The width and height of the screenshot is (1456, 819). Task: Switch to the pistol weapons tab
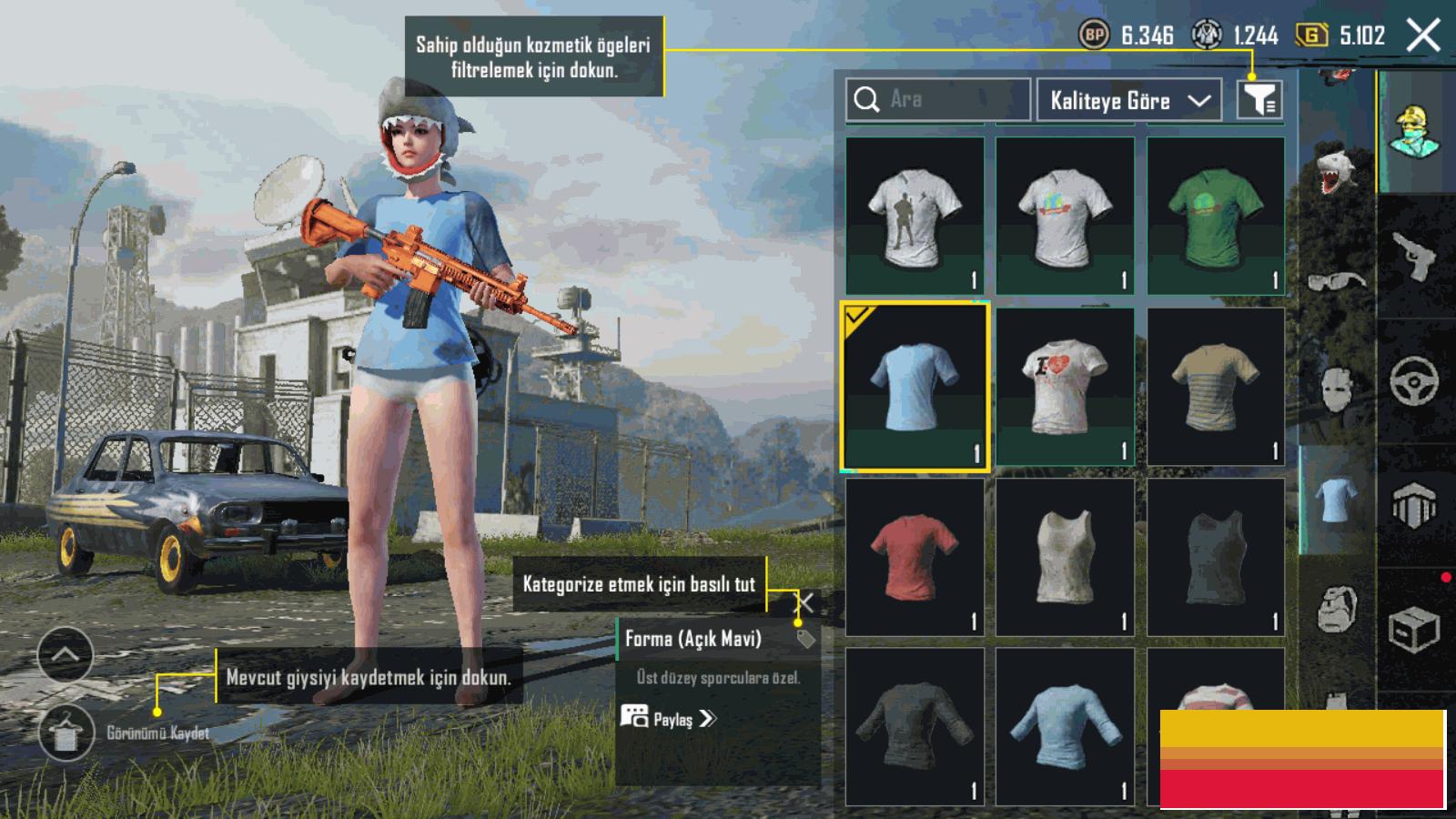pos(1413,257)
